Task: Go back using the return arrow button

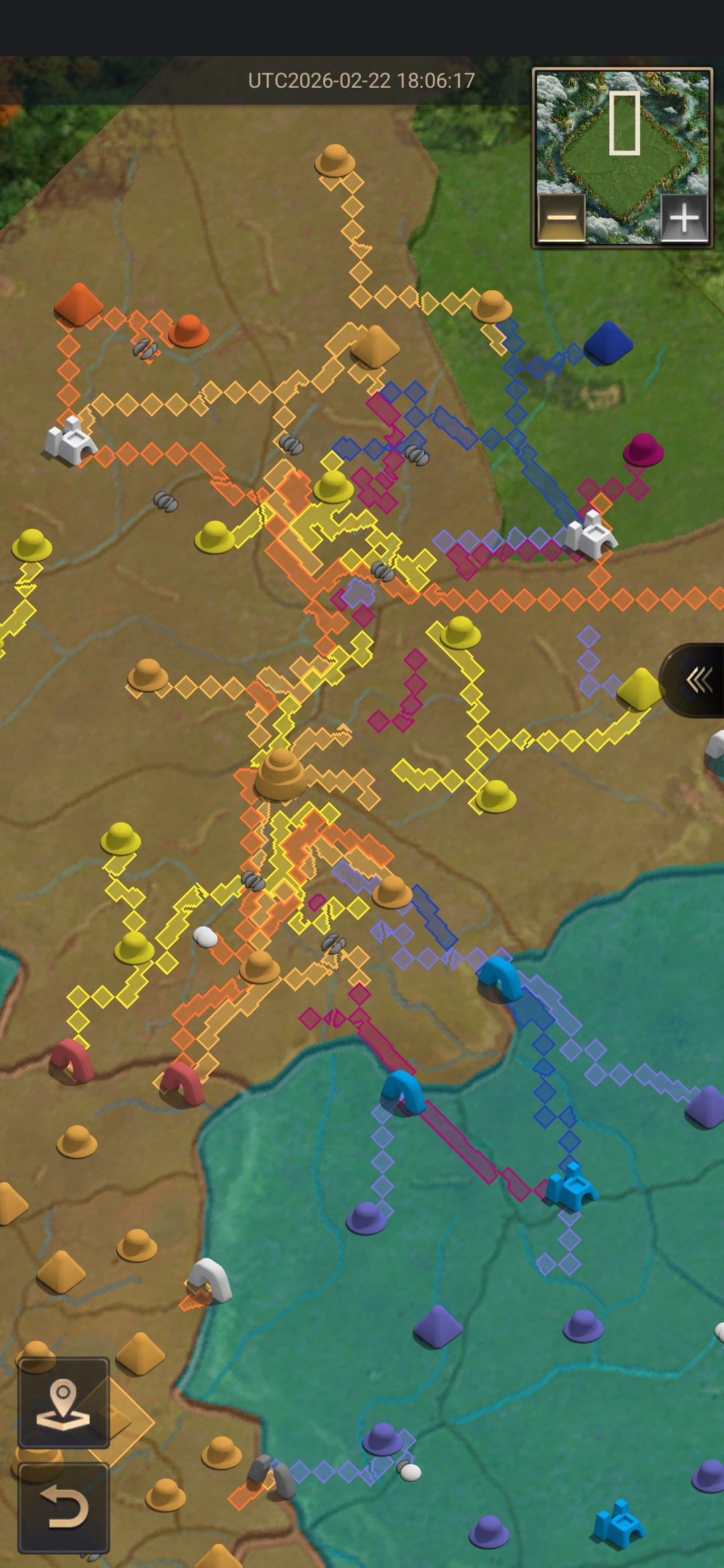Action: point(64,1508)
